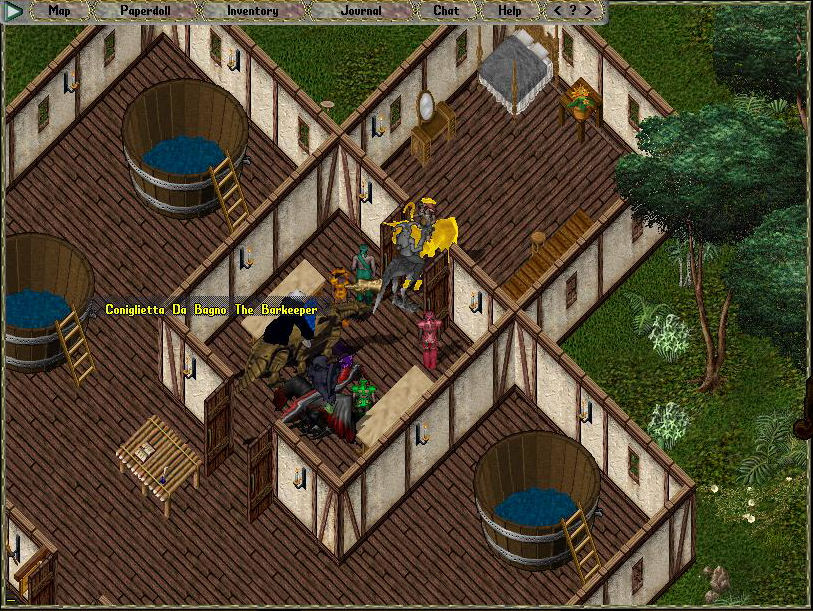Click the question mark on the menu bar
The image size is (813, 611).
[573, 11]
